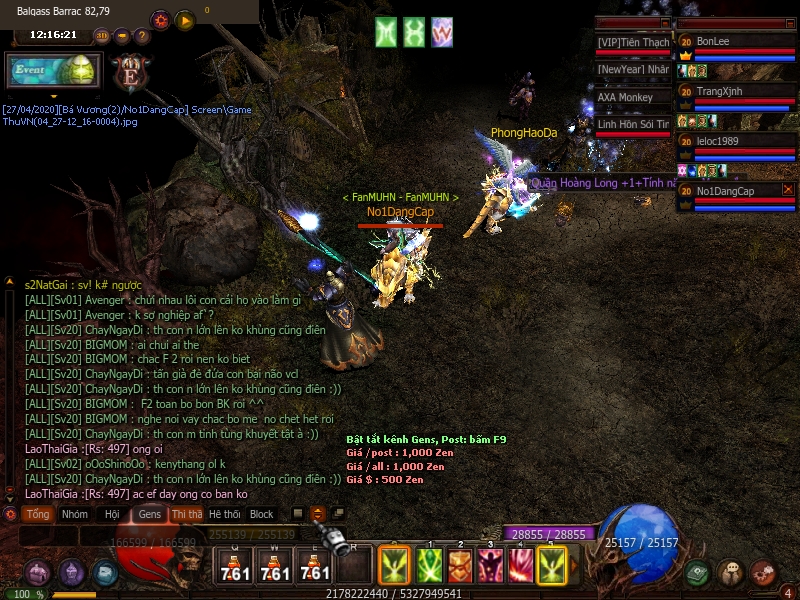Image resolution: width=800 pixels, height=600 pixels.
Task: Click the red E emblem icon
Action: 130,73
